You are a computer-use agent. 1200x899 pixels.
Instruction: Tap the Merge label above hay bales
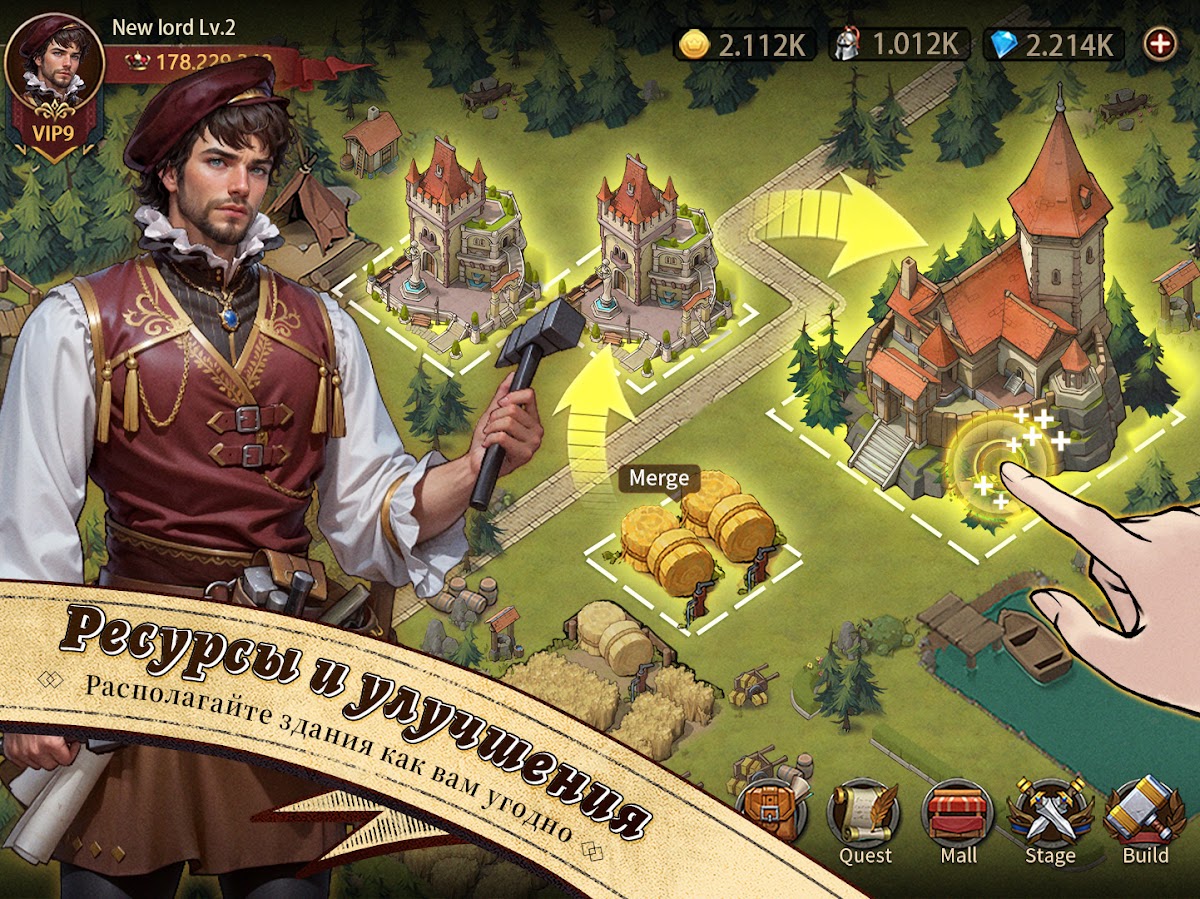pyautogui.click(x=659, y=478)
